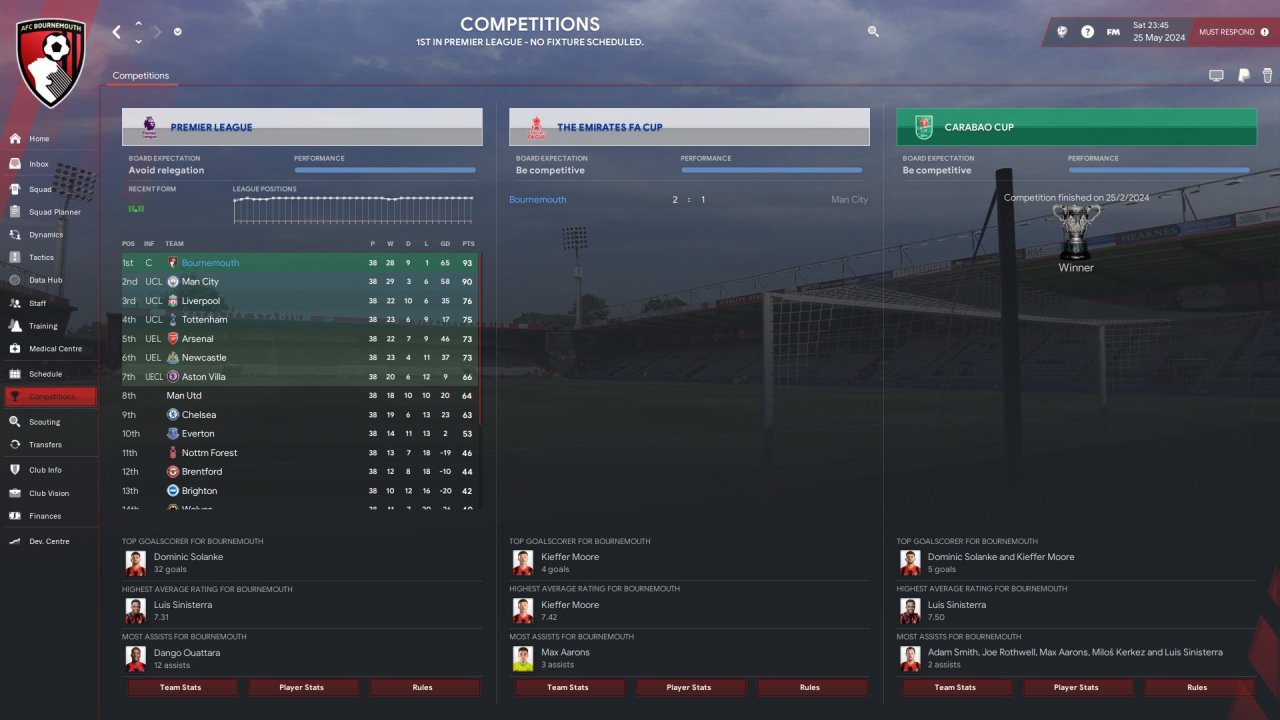Open the Inbox from the sidebar
Viewport: 1280px width, 720px height.
[x=39, y=164]
